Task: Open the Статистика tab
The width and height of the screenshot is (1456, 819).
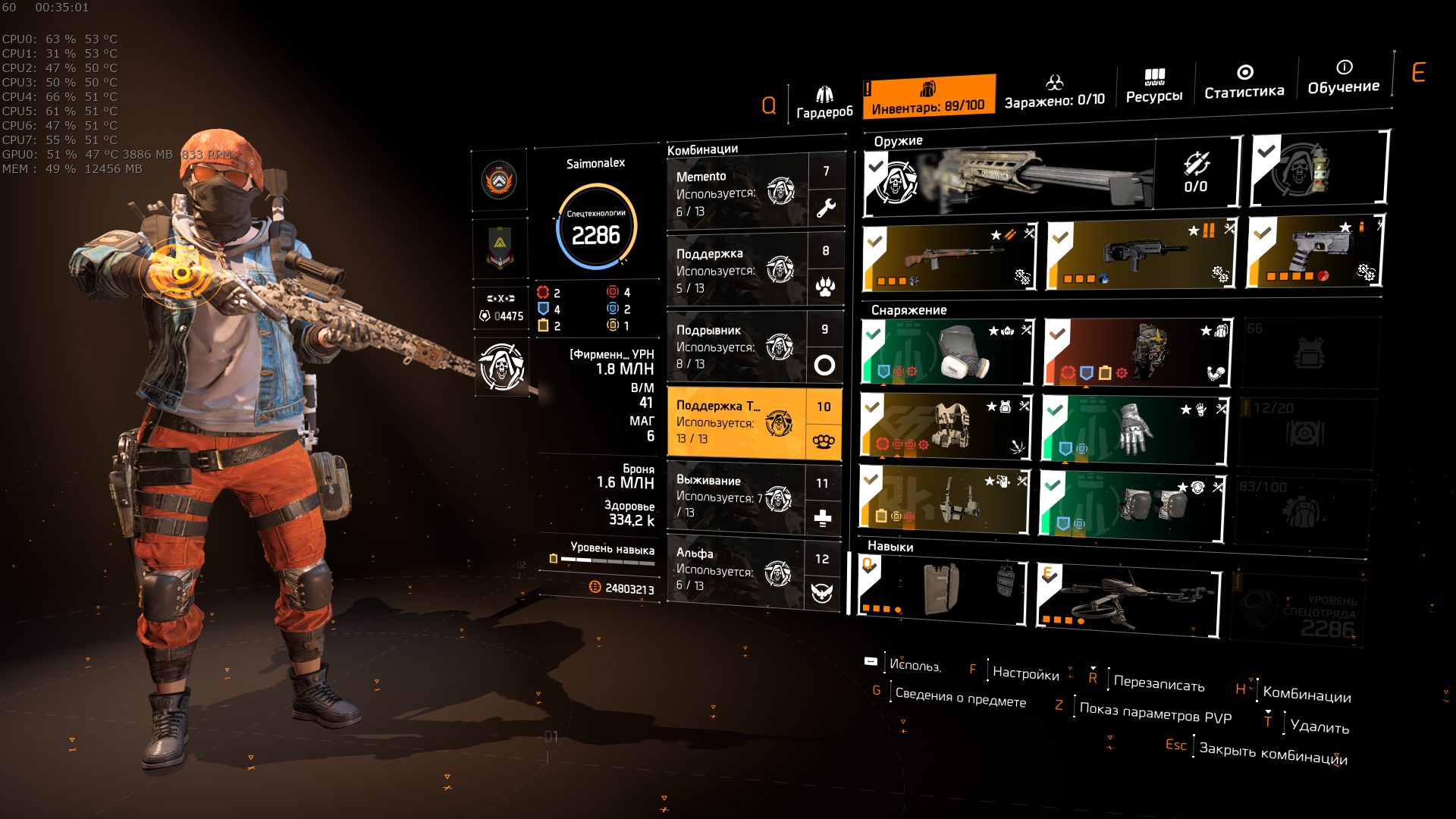Action: coord(1244,82)
